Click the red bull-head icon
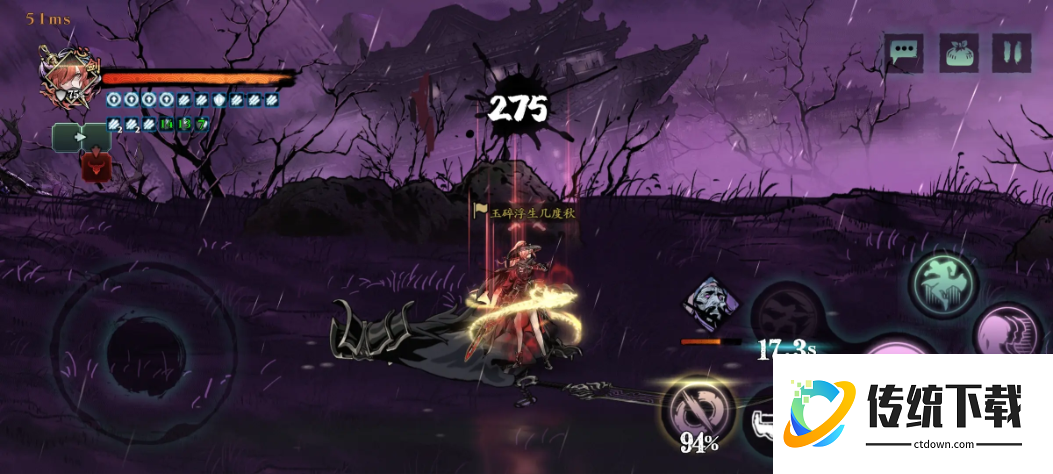Image resolution: width=1053 pixels, height=474 pixels. [96, 165]
